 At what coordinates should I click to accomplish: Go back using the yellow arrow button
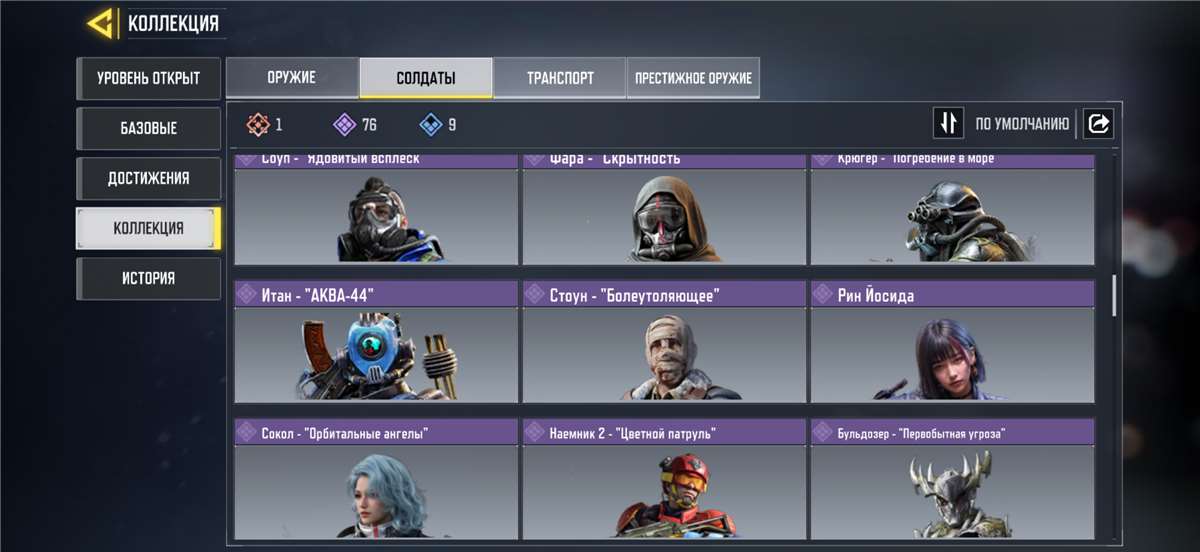coord(99,23)
